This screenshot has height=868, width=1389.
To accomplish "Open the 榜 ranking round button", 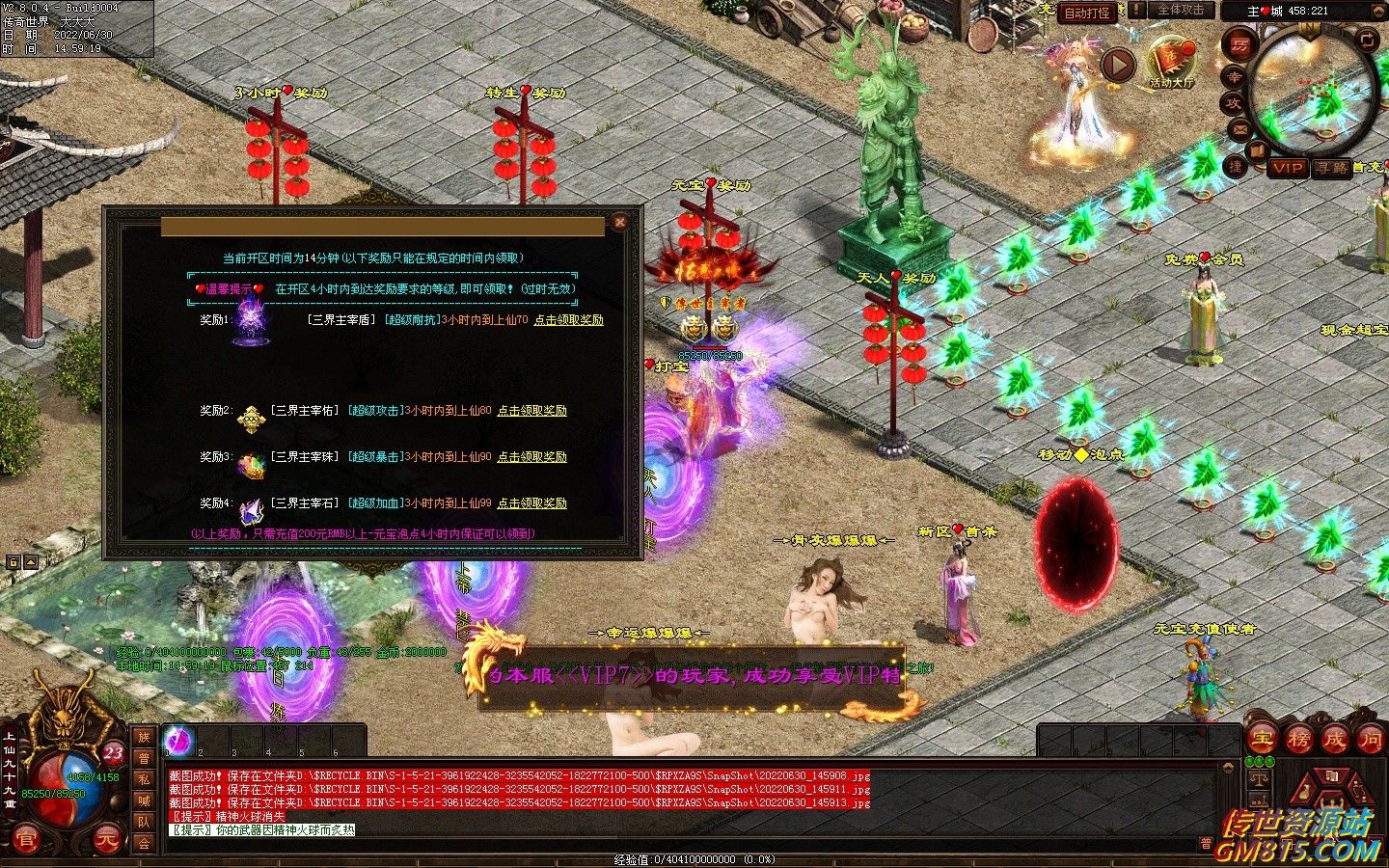I will click(x=1298, y=740).
